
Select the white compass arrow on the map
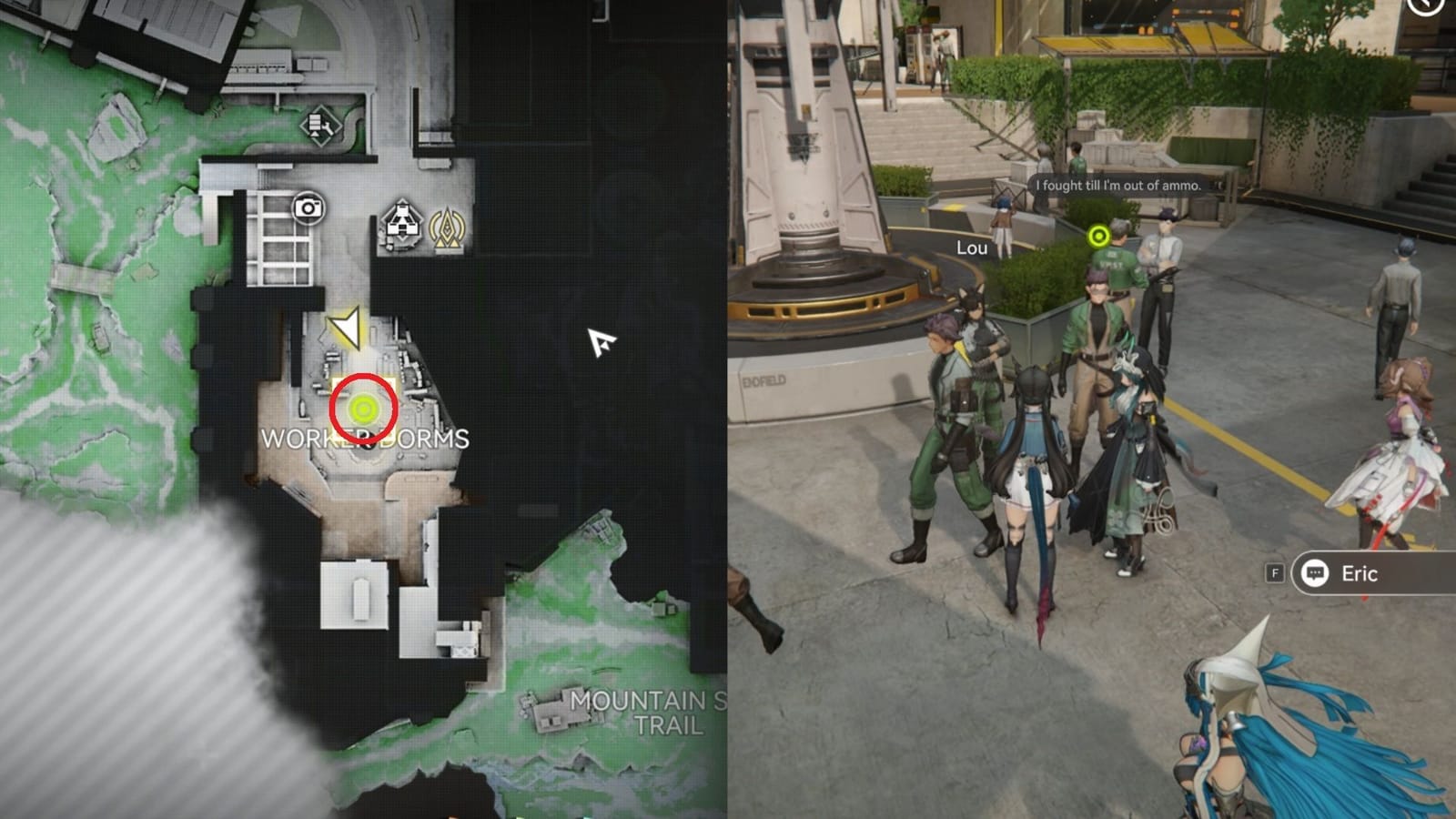click(x=600, y=345)
